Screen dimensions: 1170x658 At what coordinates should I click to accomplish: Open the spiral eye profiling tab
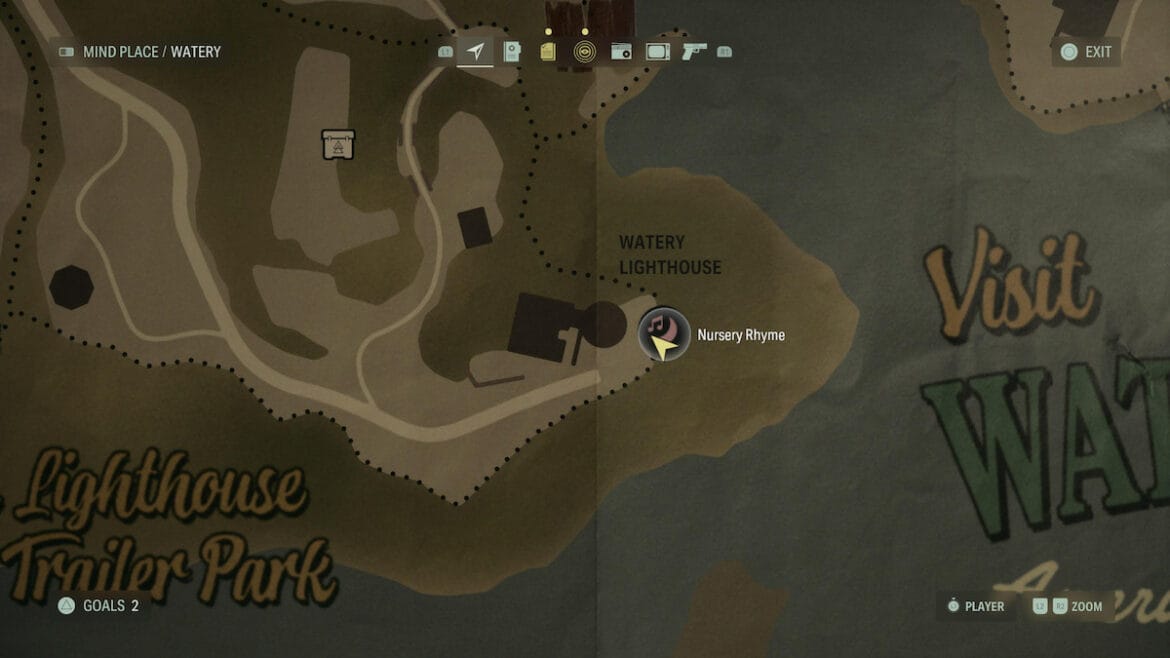point(585,52)
